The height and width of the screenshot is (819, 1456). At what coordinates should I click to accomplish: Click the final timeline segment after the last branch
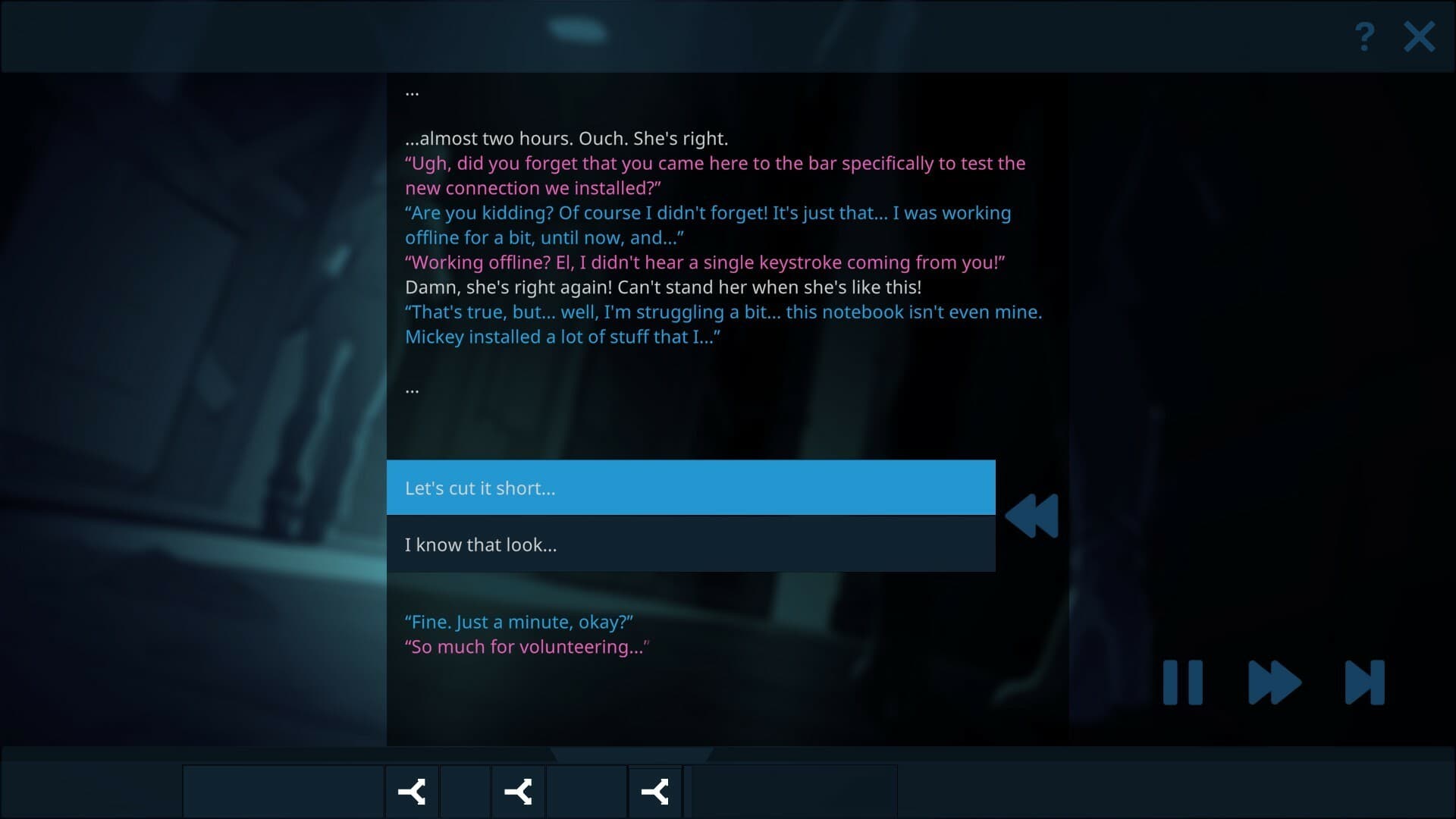coord(792,792)
